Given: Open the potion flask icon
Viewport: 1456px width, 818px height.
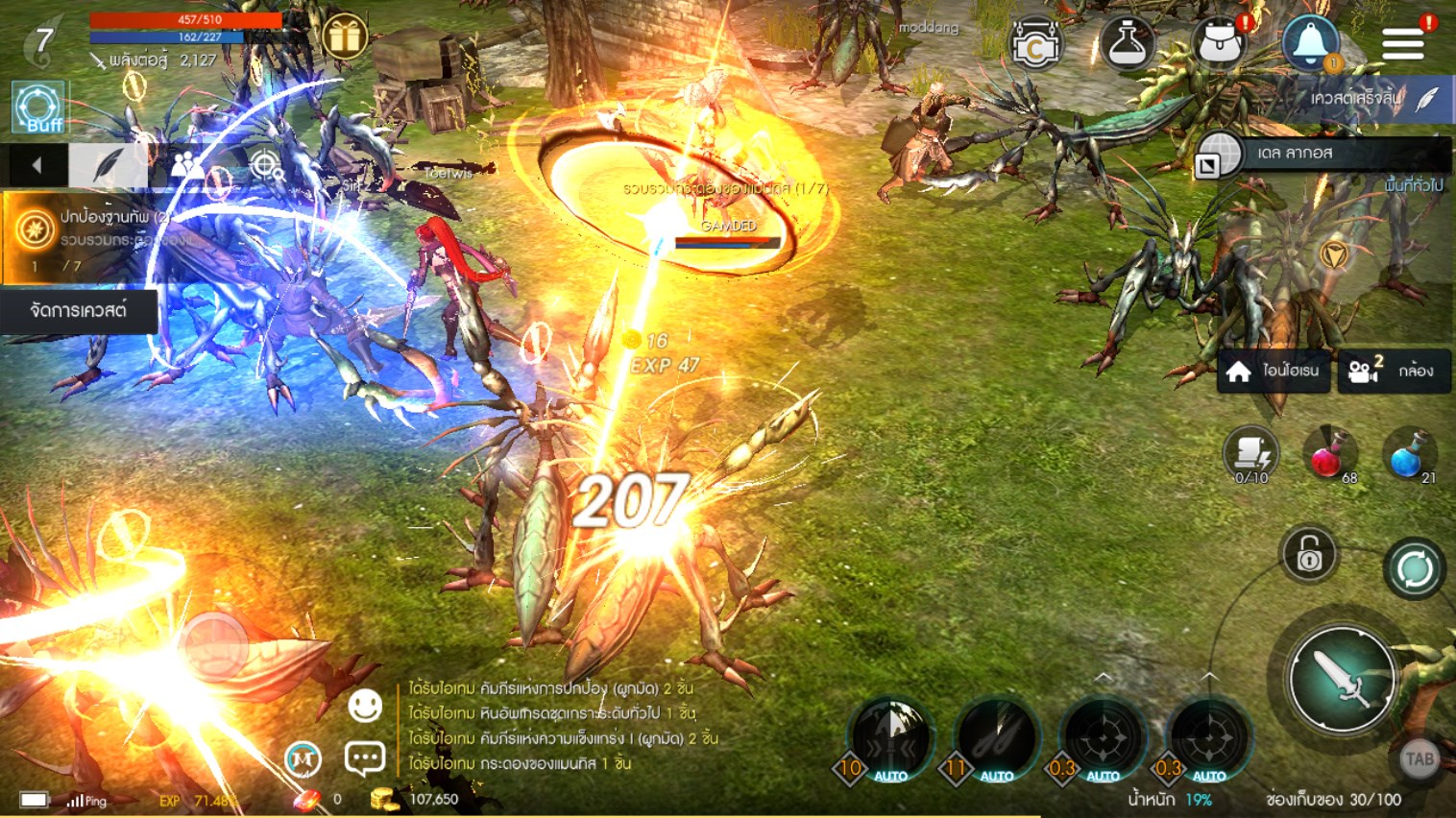Looking at the screenshot, I should 1127,43.
